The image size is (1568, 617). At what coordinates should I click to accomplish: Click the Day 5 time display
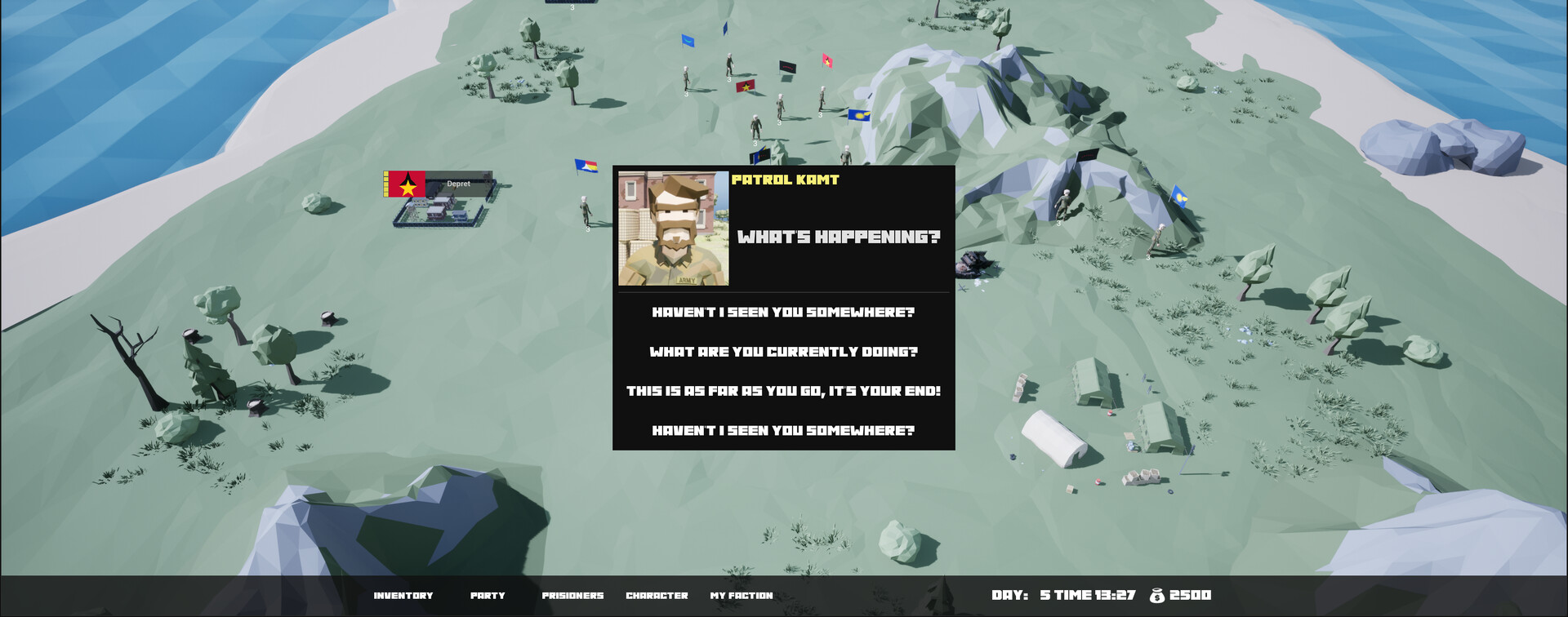pyautogui.click(x=1062, y=595)
